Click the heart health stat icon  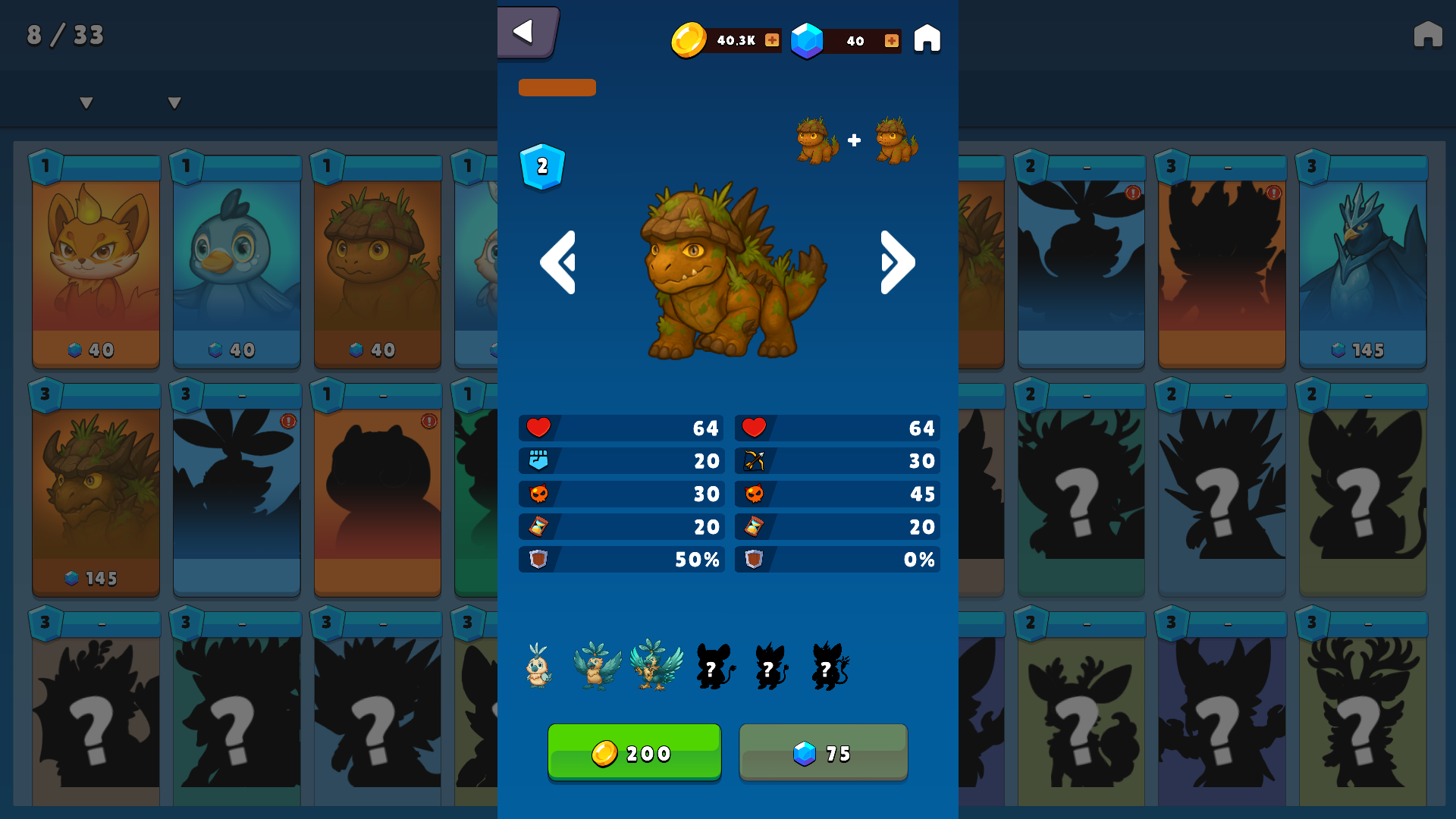click(538, 428)
